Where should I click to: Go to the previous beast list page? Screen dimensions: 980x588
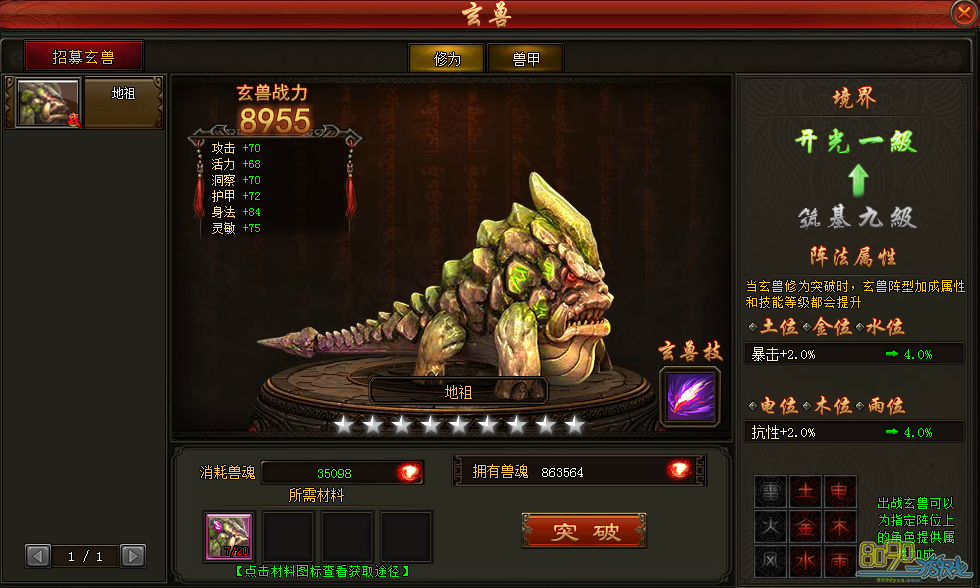click(x=38, y=555)
